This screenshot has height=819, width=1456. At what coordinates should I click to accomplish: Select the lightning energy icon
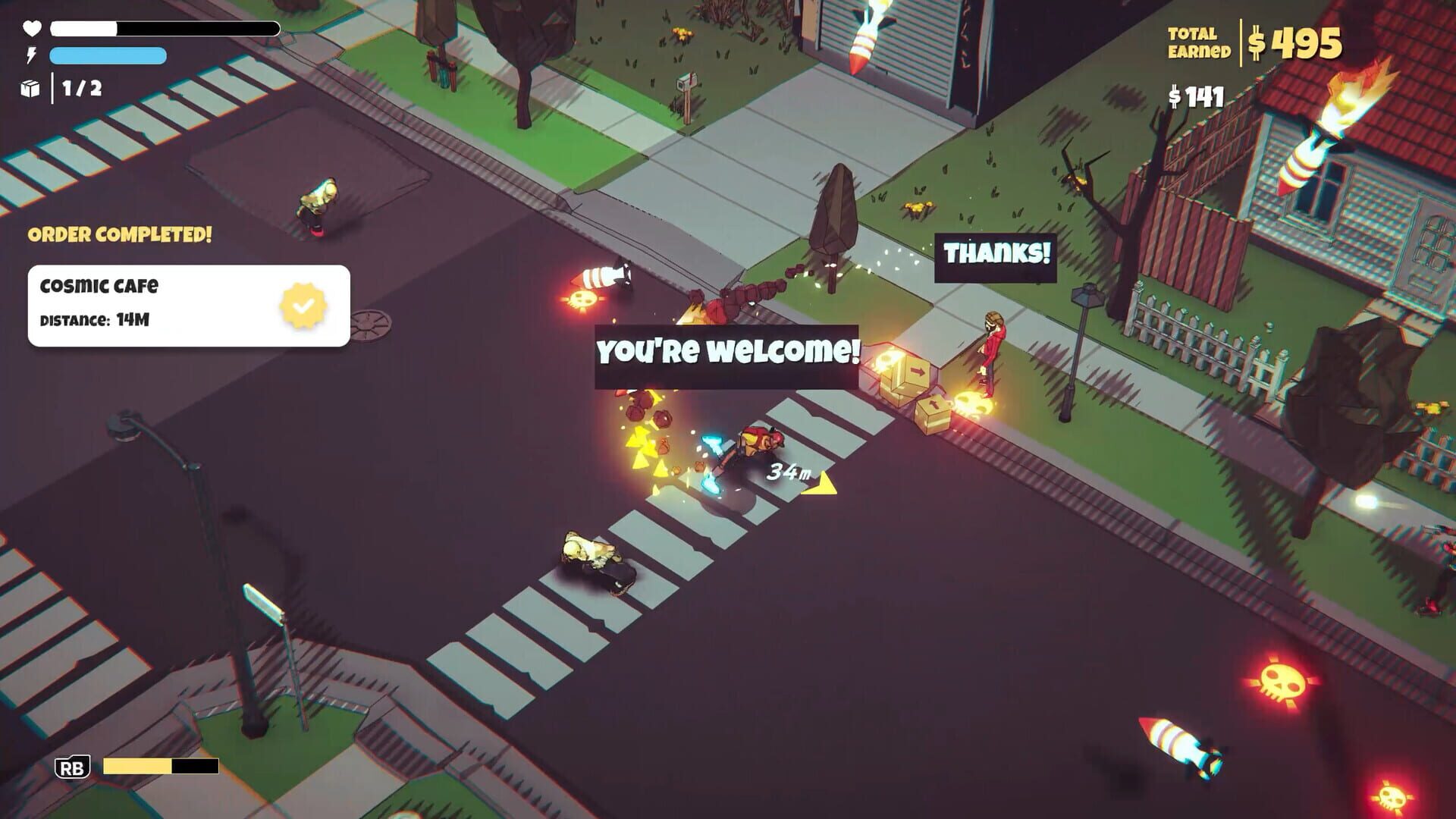[x=30, y=56]
